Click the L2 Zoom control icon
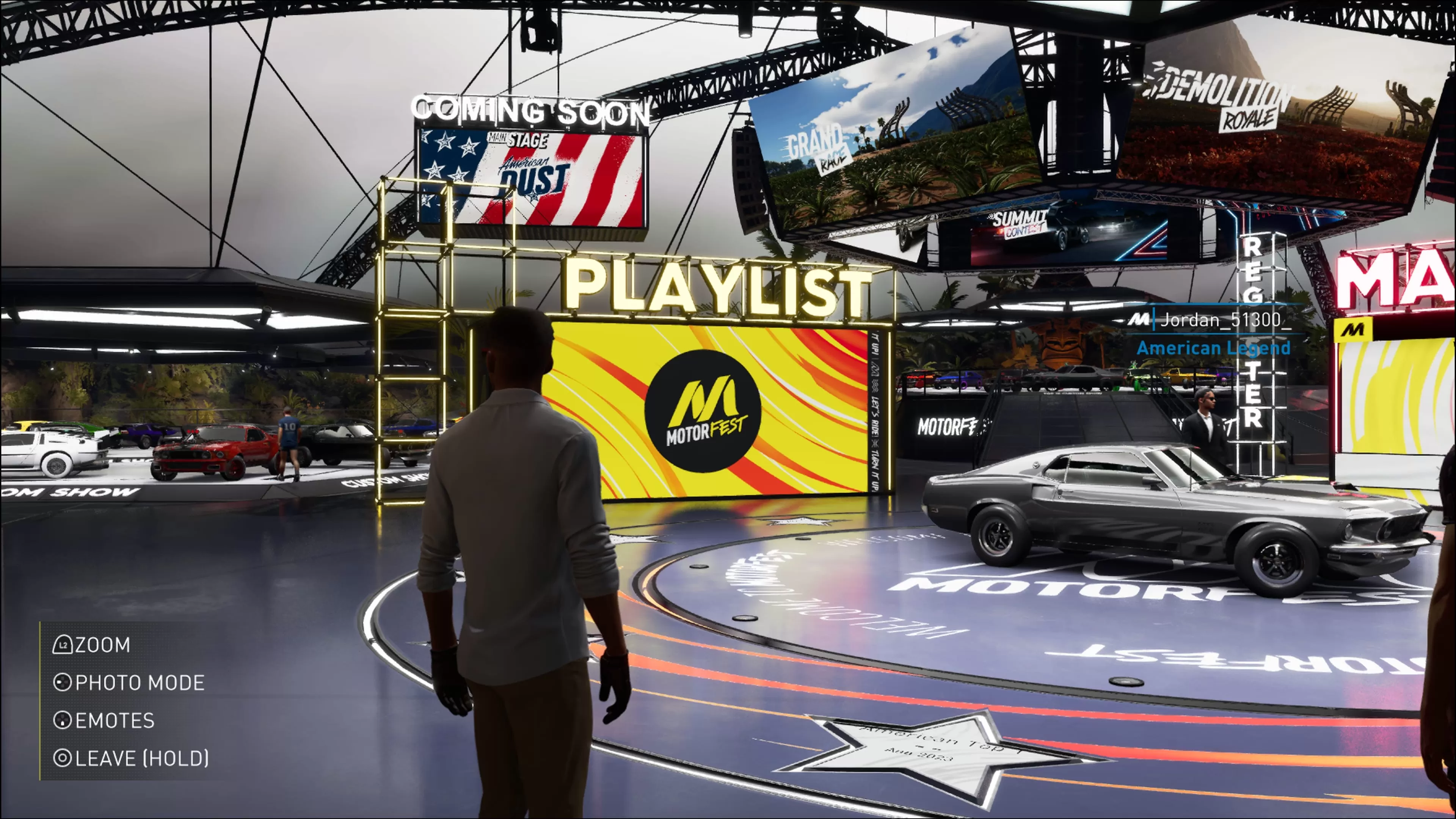Image resolution: width=1456 pixels, height=819 pixels. (x=64, y=644)
